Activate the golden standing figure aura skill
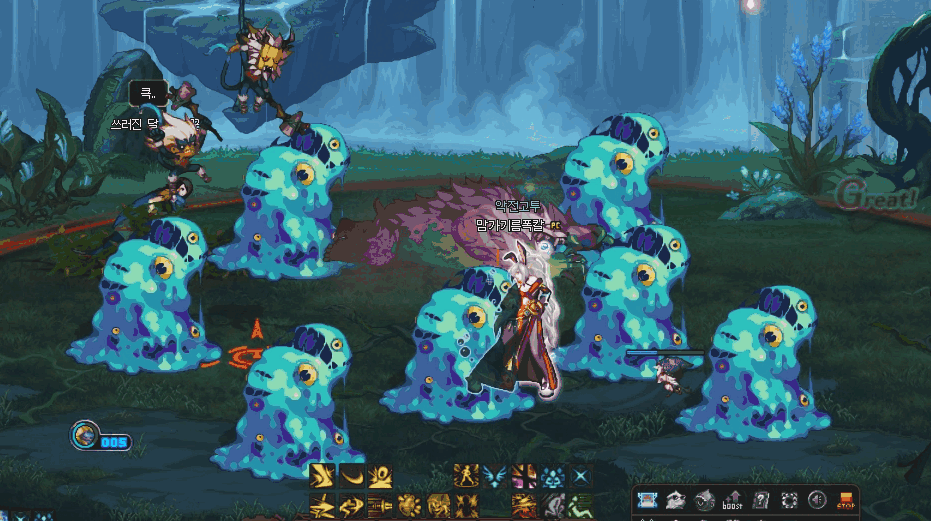 [466, 476]
